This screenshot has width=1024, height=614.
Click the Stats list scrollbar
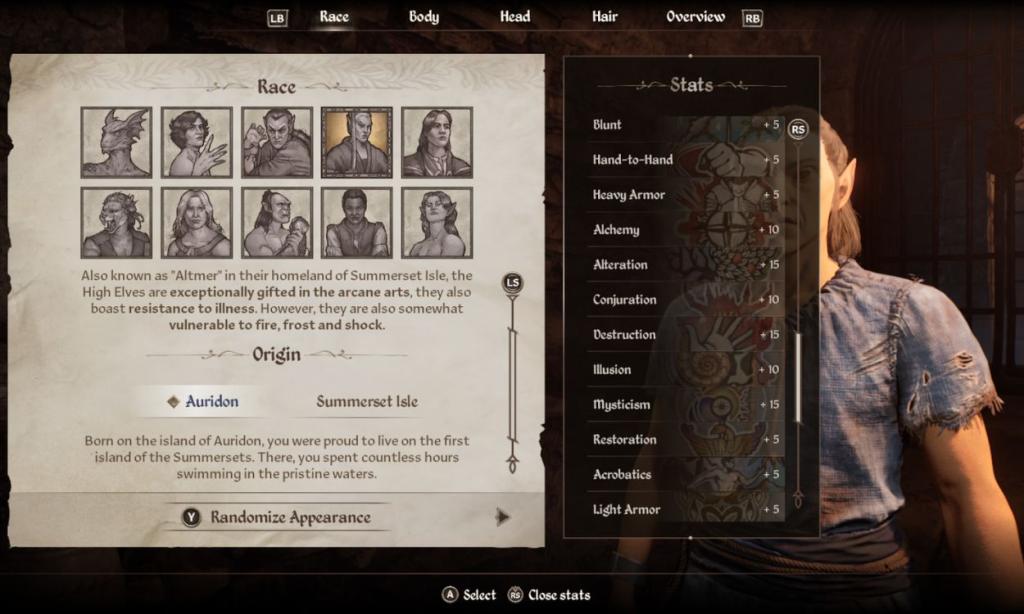[797, 377]
